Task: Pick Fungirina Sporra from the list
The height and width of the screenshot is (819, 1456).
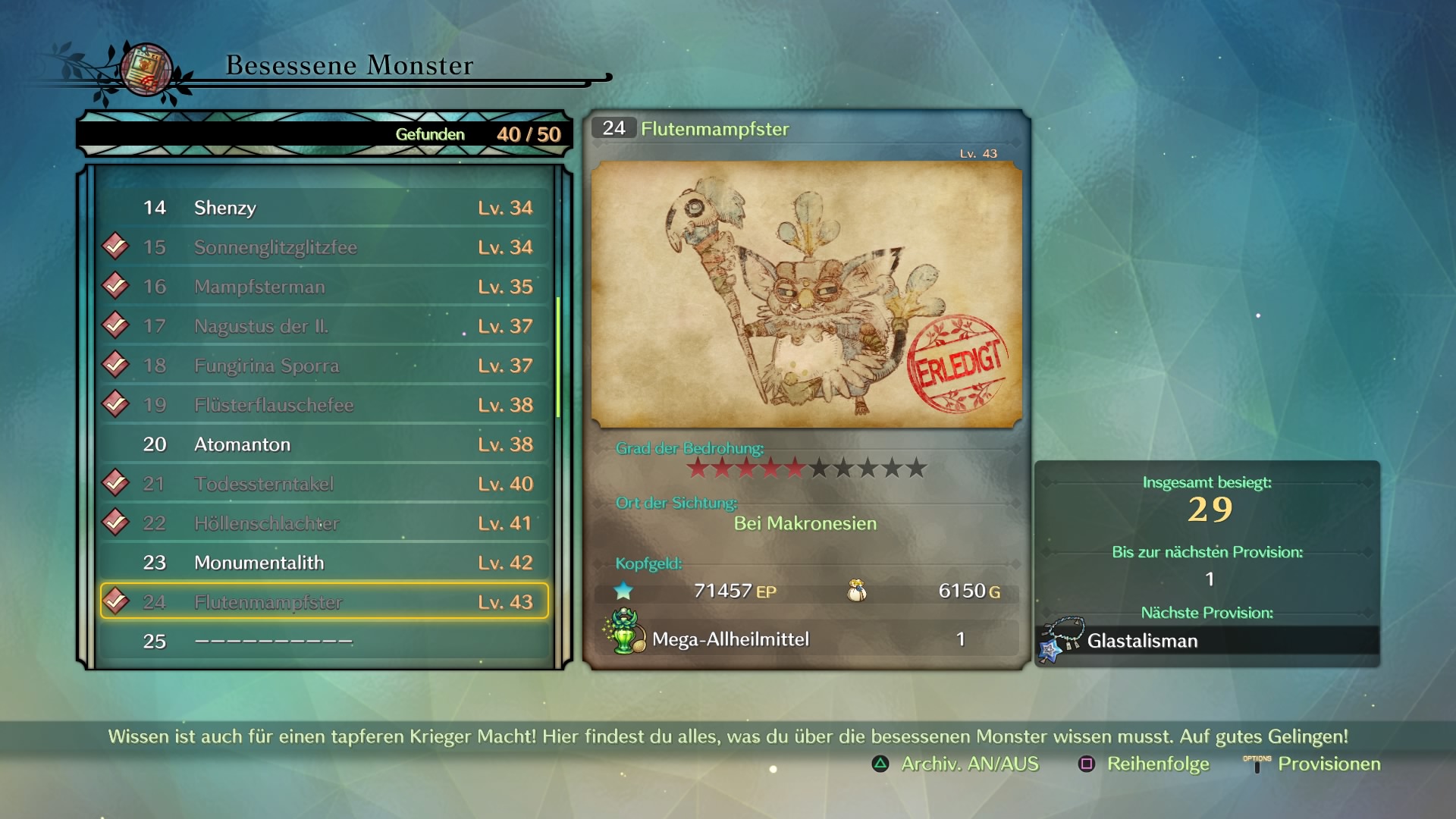Action: (x=325, y=366)
